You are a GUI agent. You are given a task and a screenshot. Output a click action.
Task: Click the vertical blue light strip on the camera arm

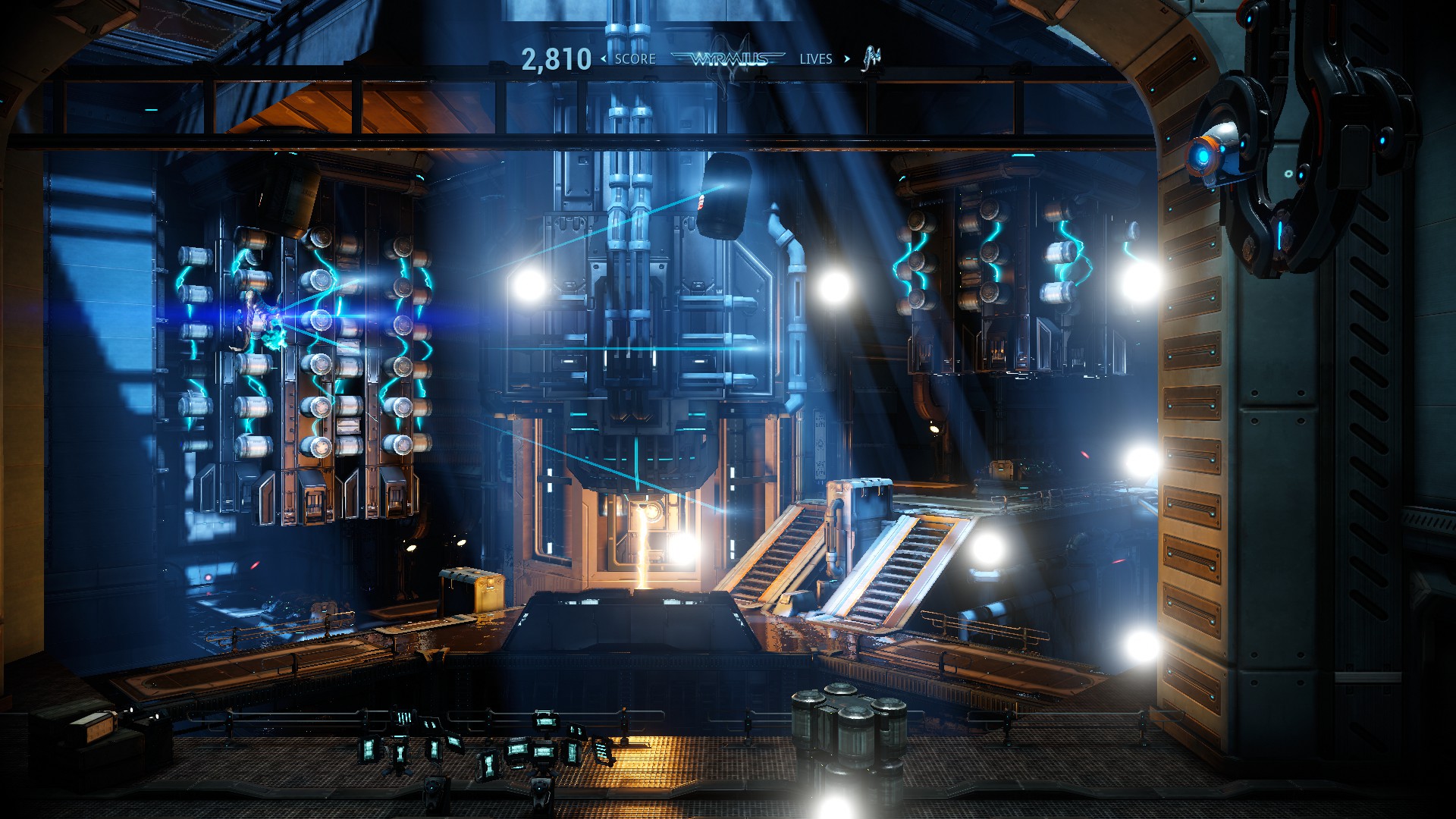(x=1280, y=234)
